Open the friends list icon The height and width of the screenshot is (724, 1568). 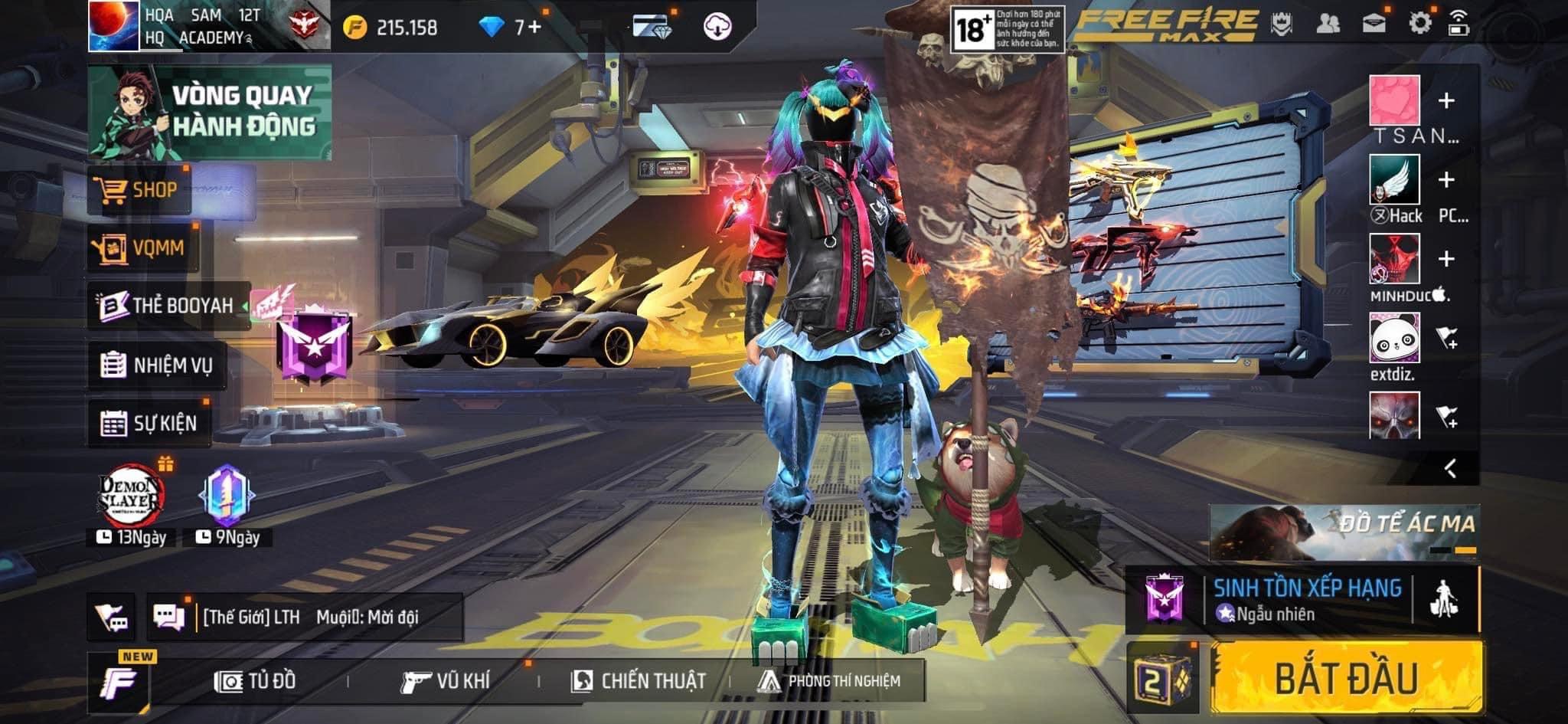point(1328,23)
